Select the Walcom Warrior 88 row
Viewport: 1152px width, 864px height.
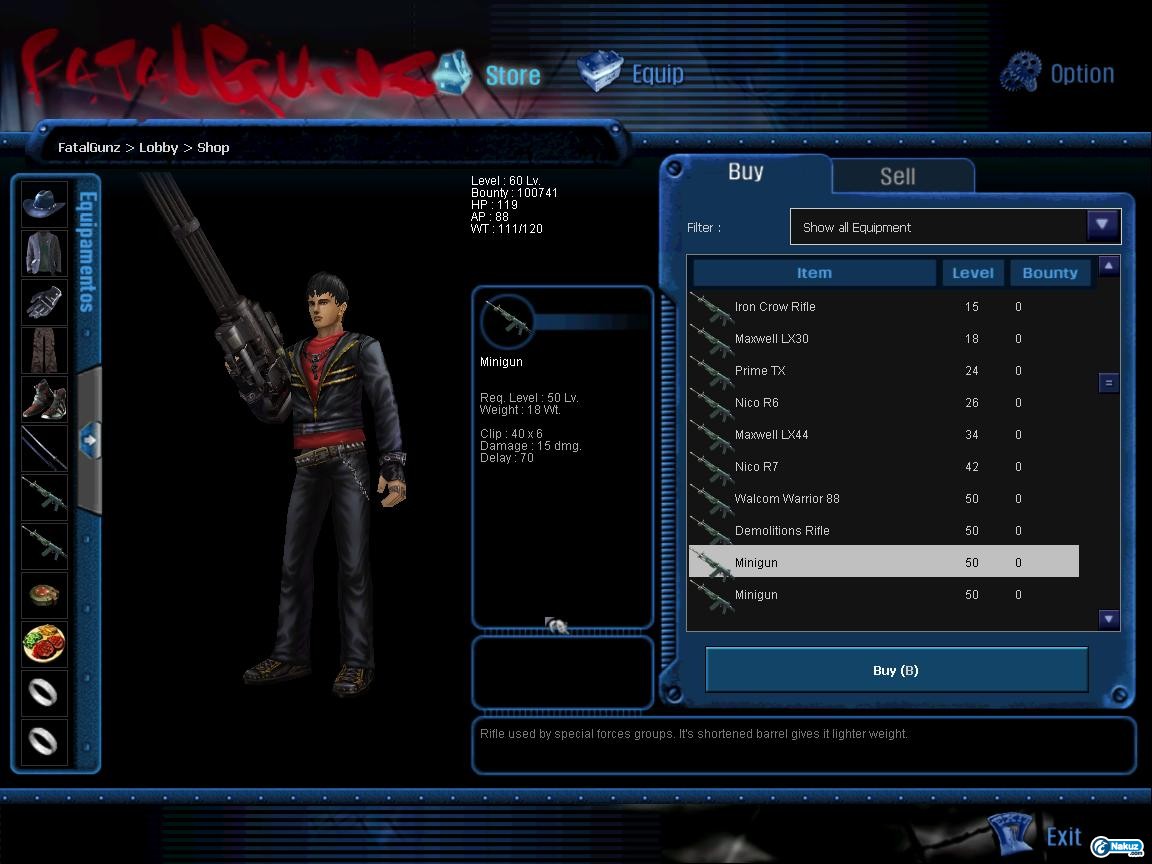(x=787, y=499)
